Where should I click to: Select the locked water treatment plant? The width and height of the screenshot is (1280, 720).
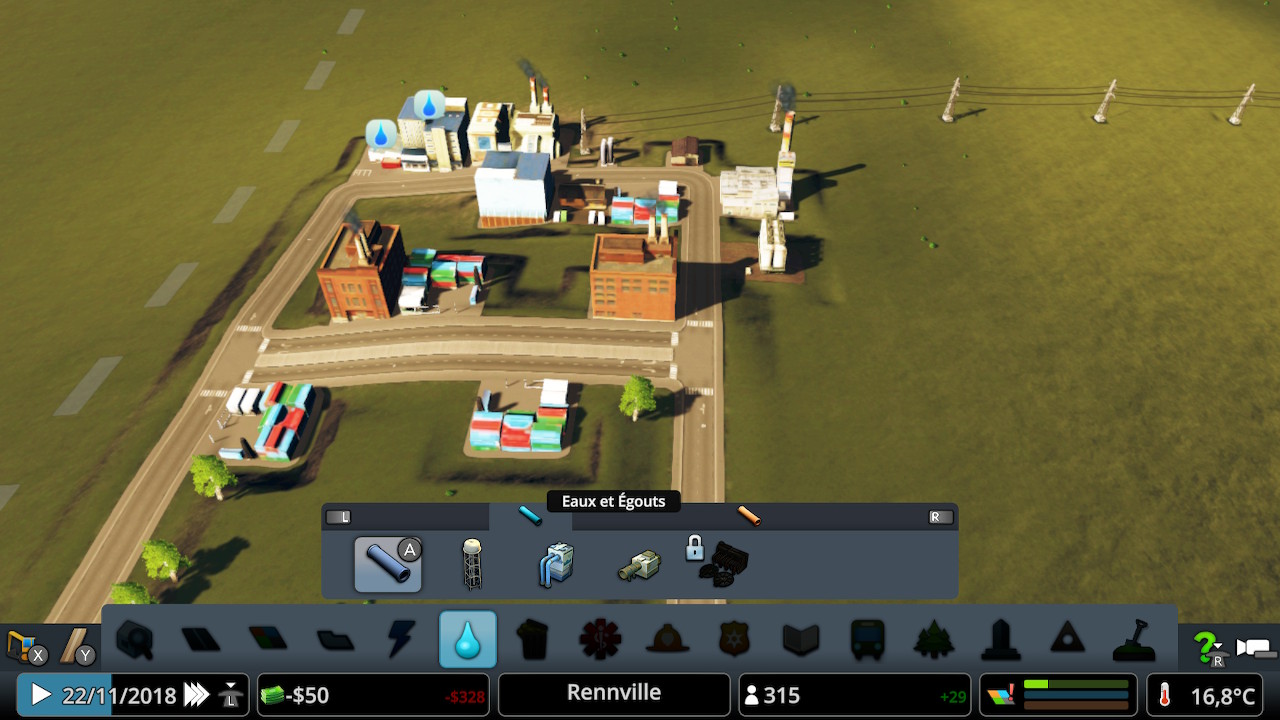coord(720,562)
